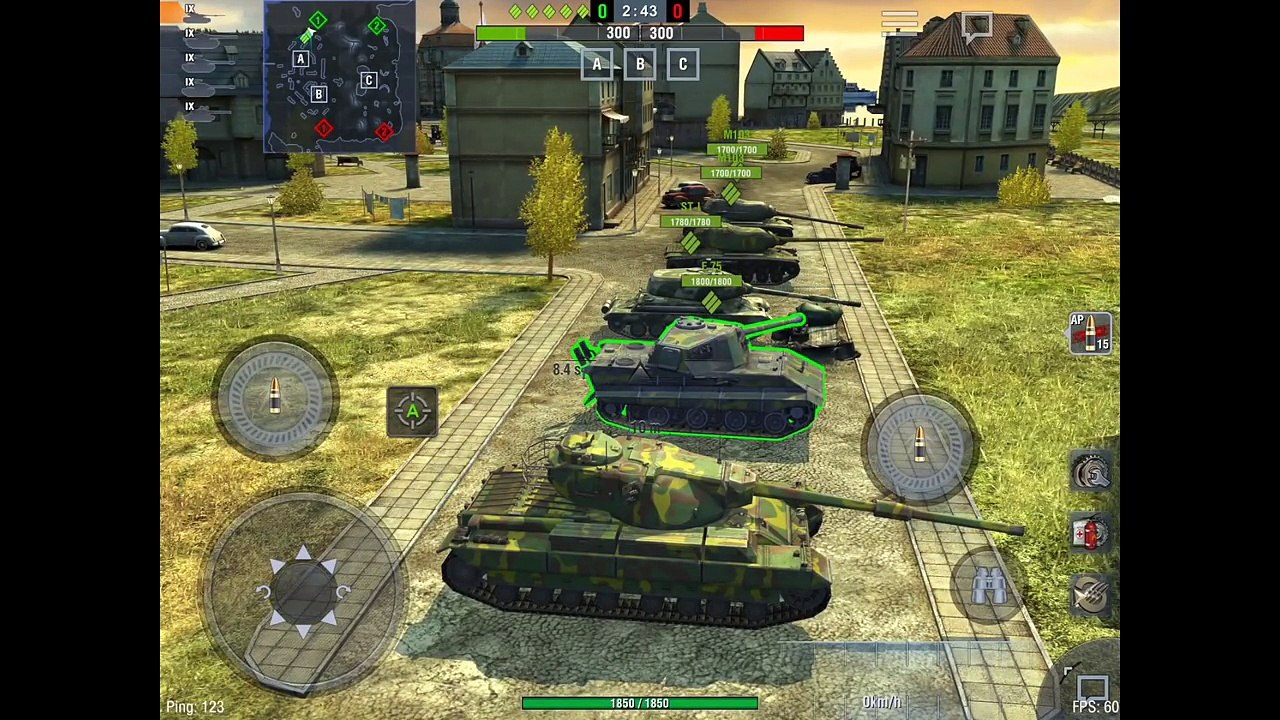
Task: Click the screen icon in the corner
Action: tap(1091, 688)
